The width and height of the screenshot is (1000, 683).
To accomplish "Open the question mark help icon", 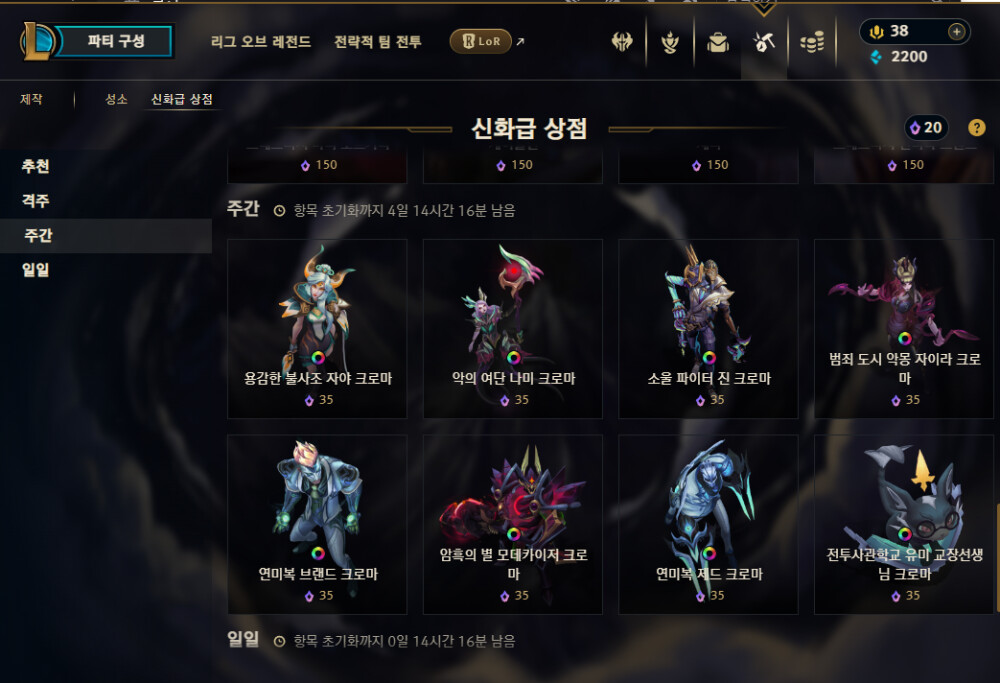I will [x=977, y=128].
